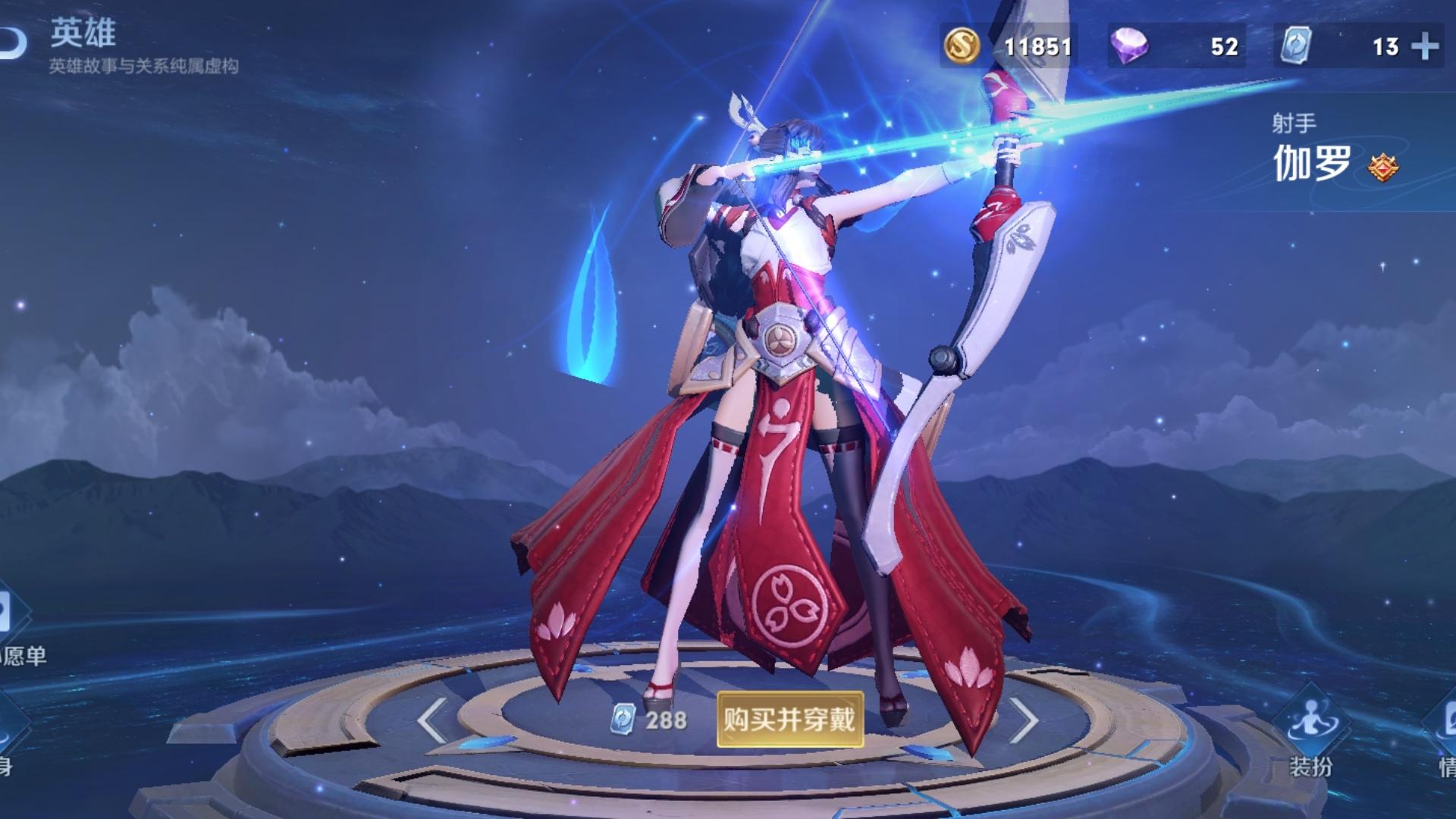Click the 购买并穿戴 buy and equip button
This screenshot has height=819, width=1456.
click(x=789, y=719)
